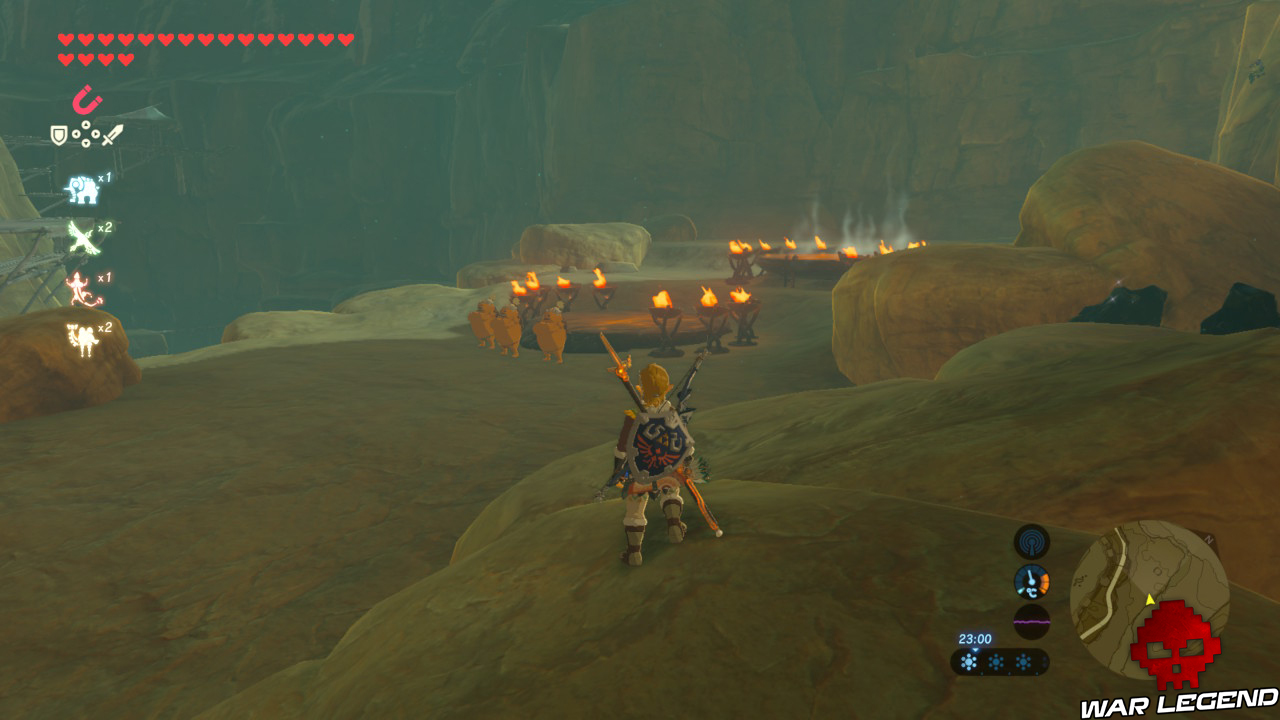Expand the weather forecast bar
1280x720 pixels.
click(x=1000, y=663)
